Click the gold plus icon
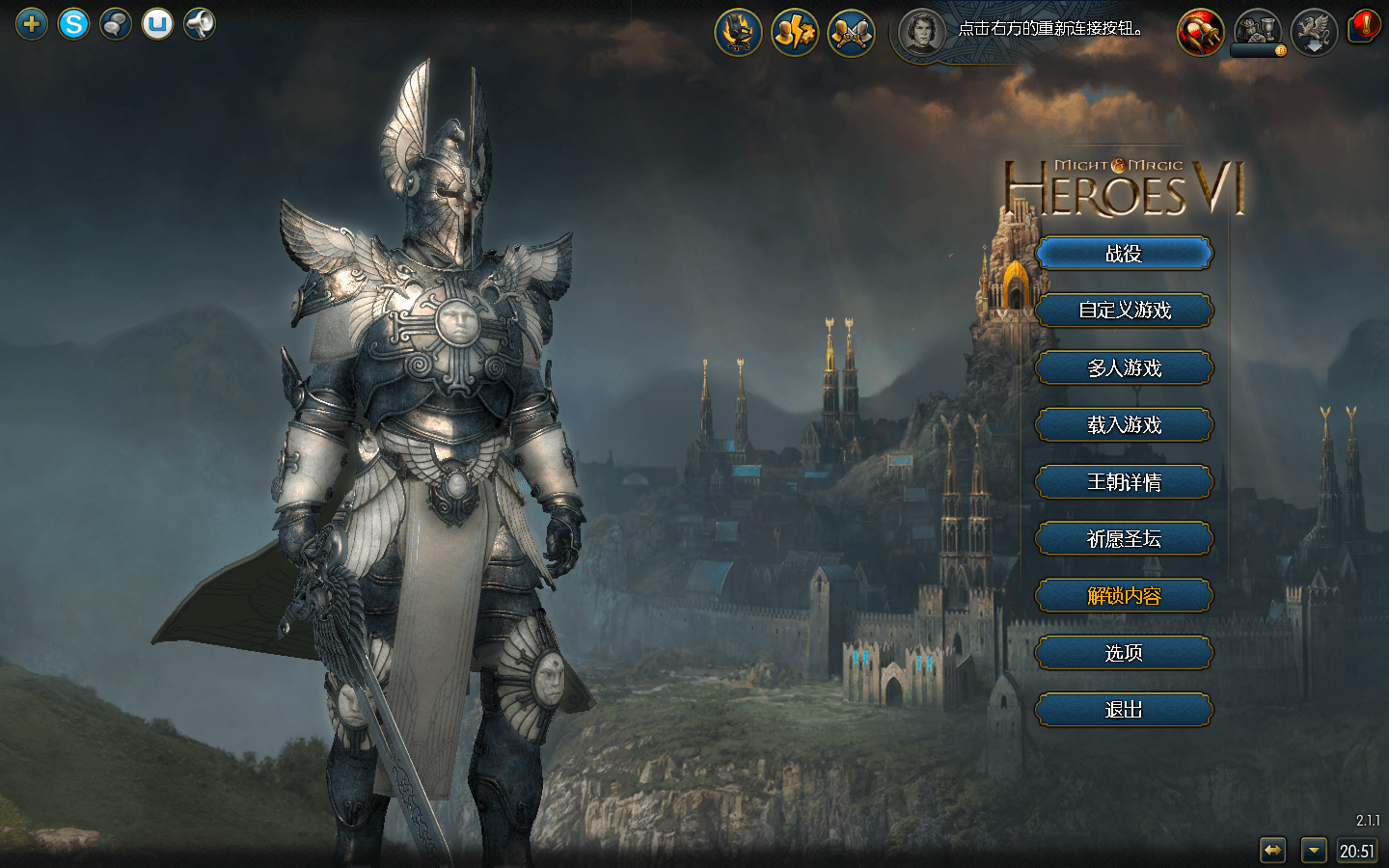This screenshot has width=1389, height=868. [32, 23]
